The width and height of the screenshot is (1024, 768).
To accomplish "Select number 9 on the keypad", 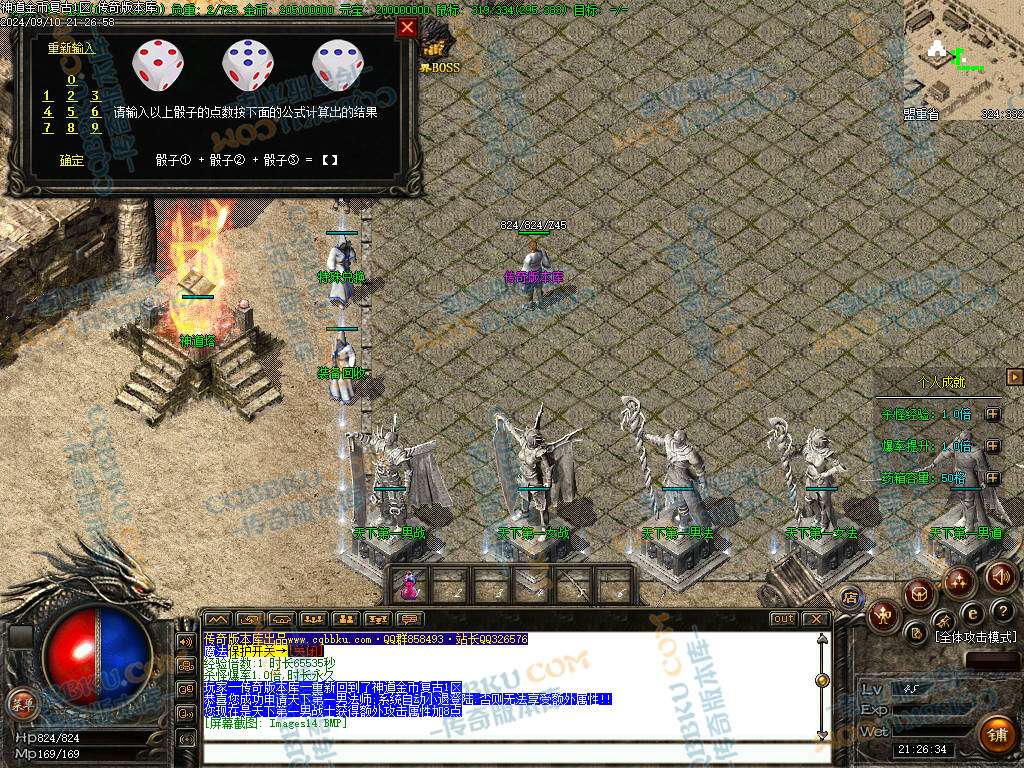I will pyautogui.click(x=95, y=127).
